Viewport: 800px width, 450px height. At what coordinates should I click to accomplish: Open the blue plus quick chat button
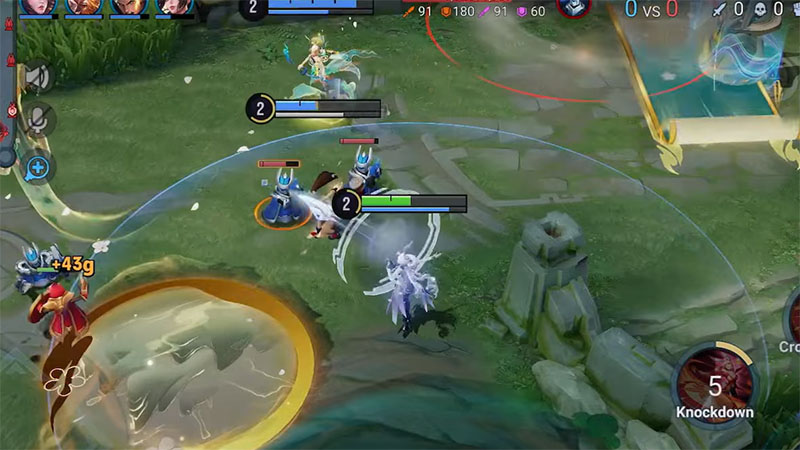tap(38, 166)
